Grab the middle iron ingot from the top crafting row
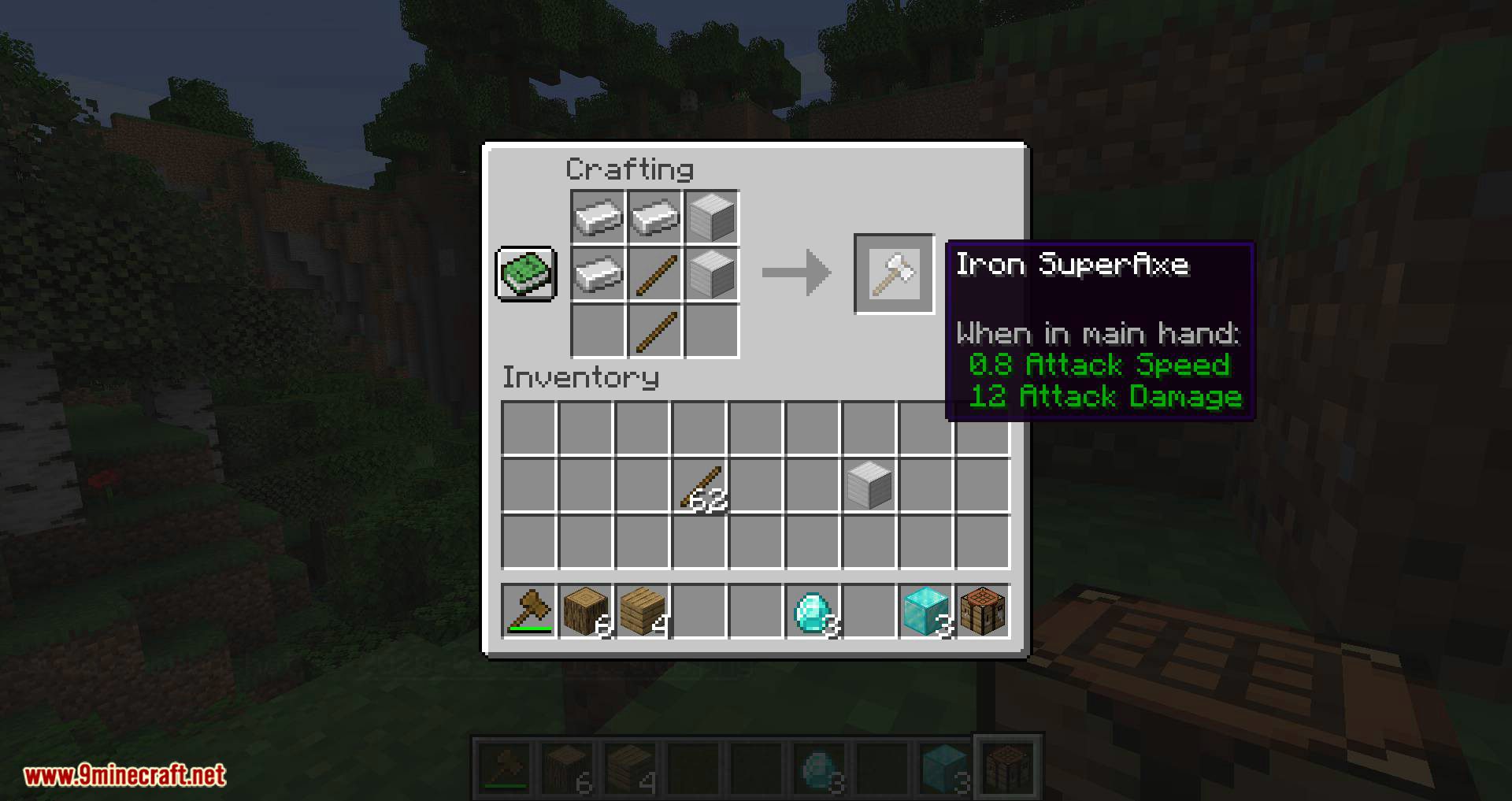Viewport: 1512px width, 801px height. pos(653,218)
